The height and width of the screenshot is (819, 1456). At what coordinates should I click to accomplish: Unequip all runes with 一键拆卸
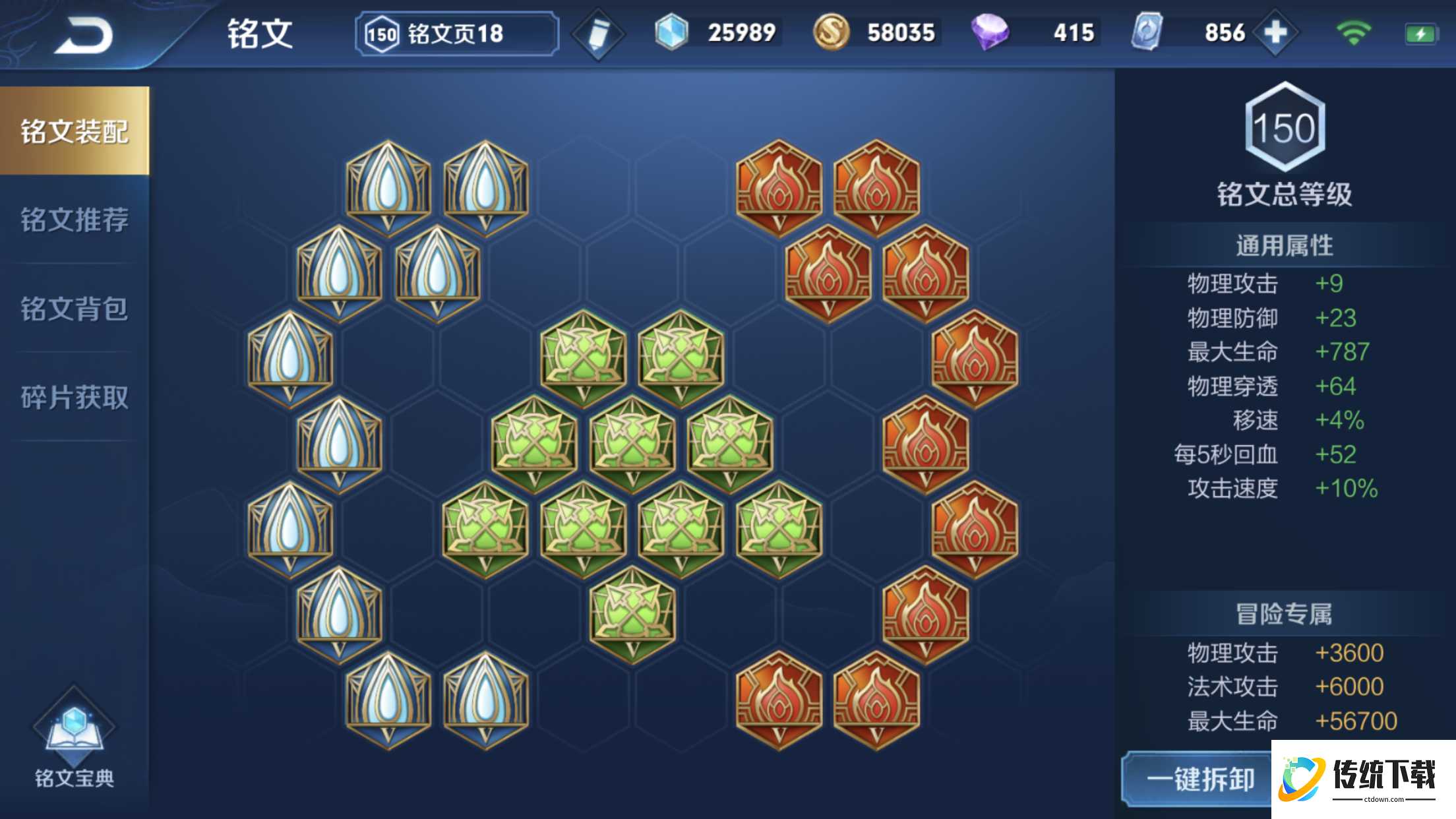click(x=1199, y=779)
